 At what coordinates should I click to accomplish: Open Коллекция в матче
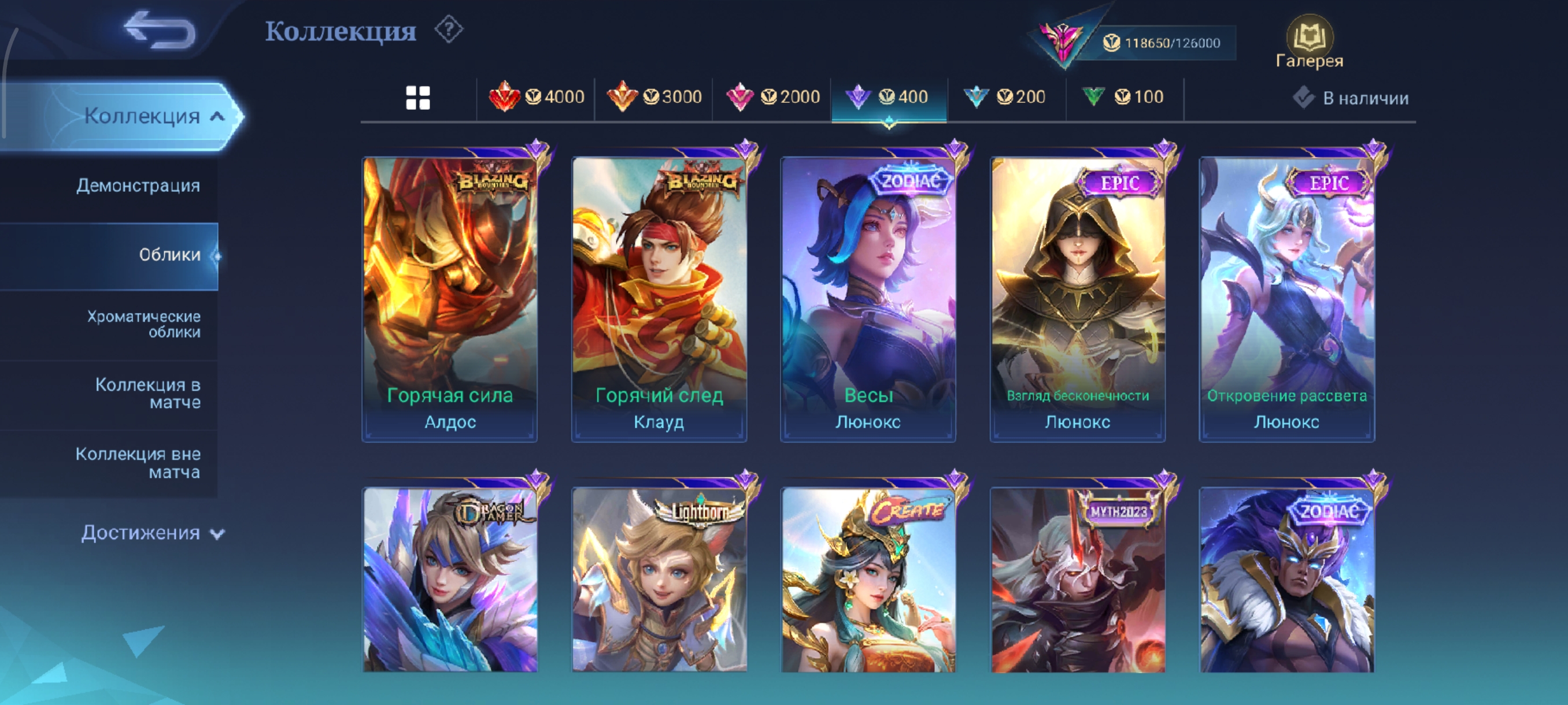[x=147, y=394]
